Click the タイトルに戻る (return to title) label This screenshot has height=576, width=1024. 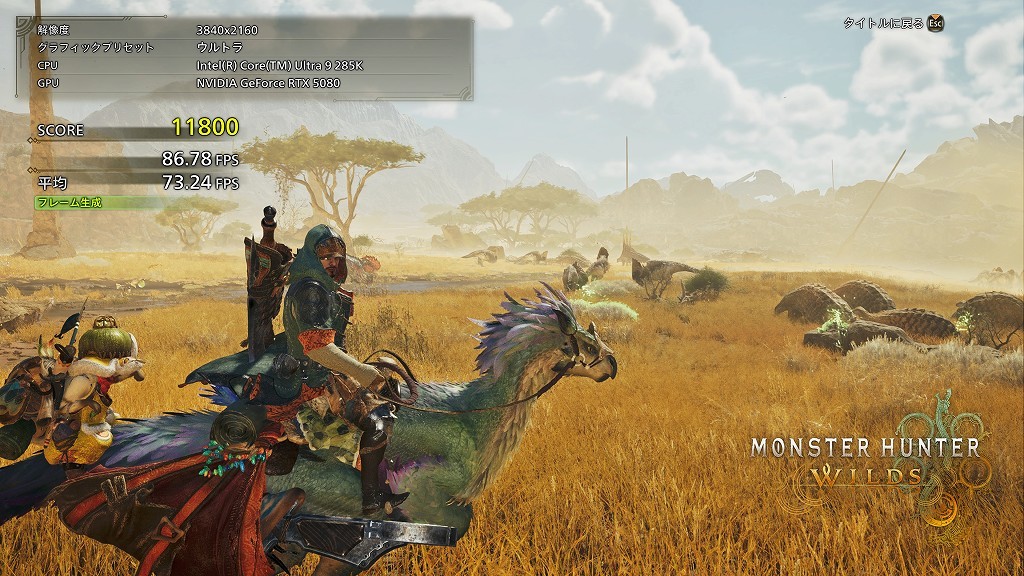[883, 23]
